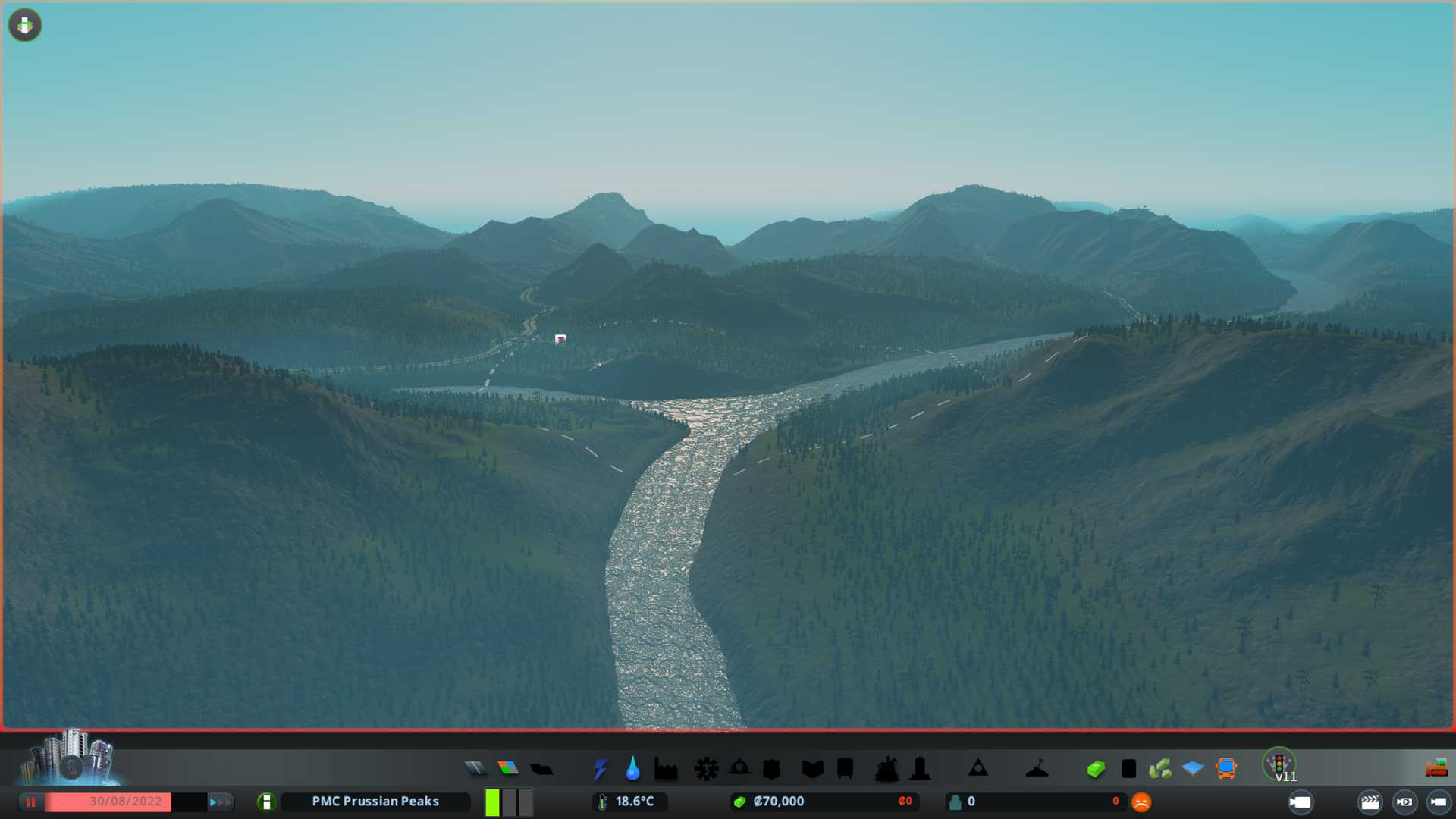Open the clapperboard cinematic camera tool
Viewport: 1456px width, 819px height.
pos(1370,802)
